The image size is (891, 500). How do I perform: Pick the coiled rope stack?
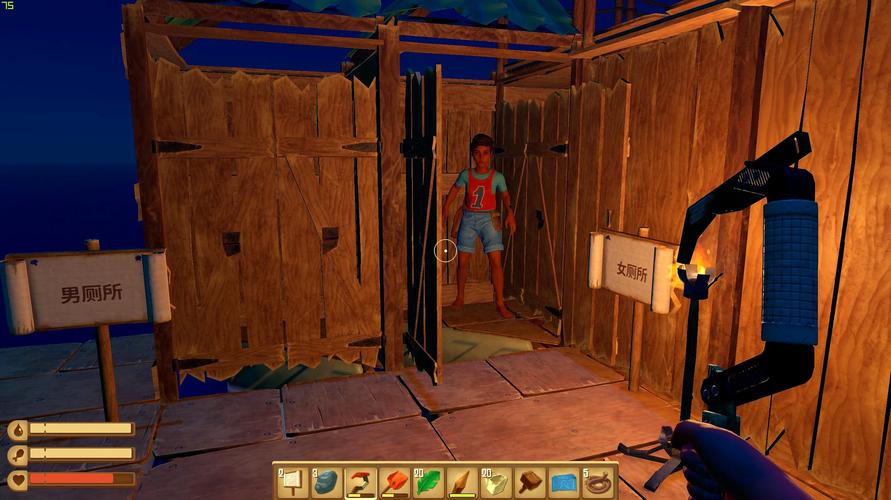pos(598,481)
